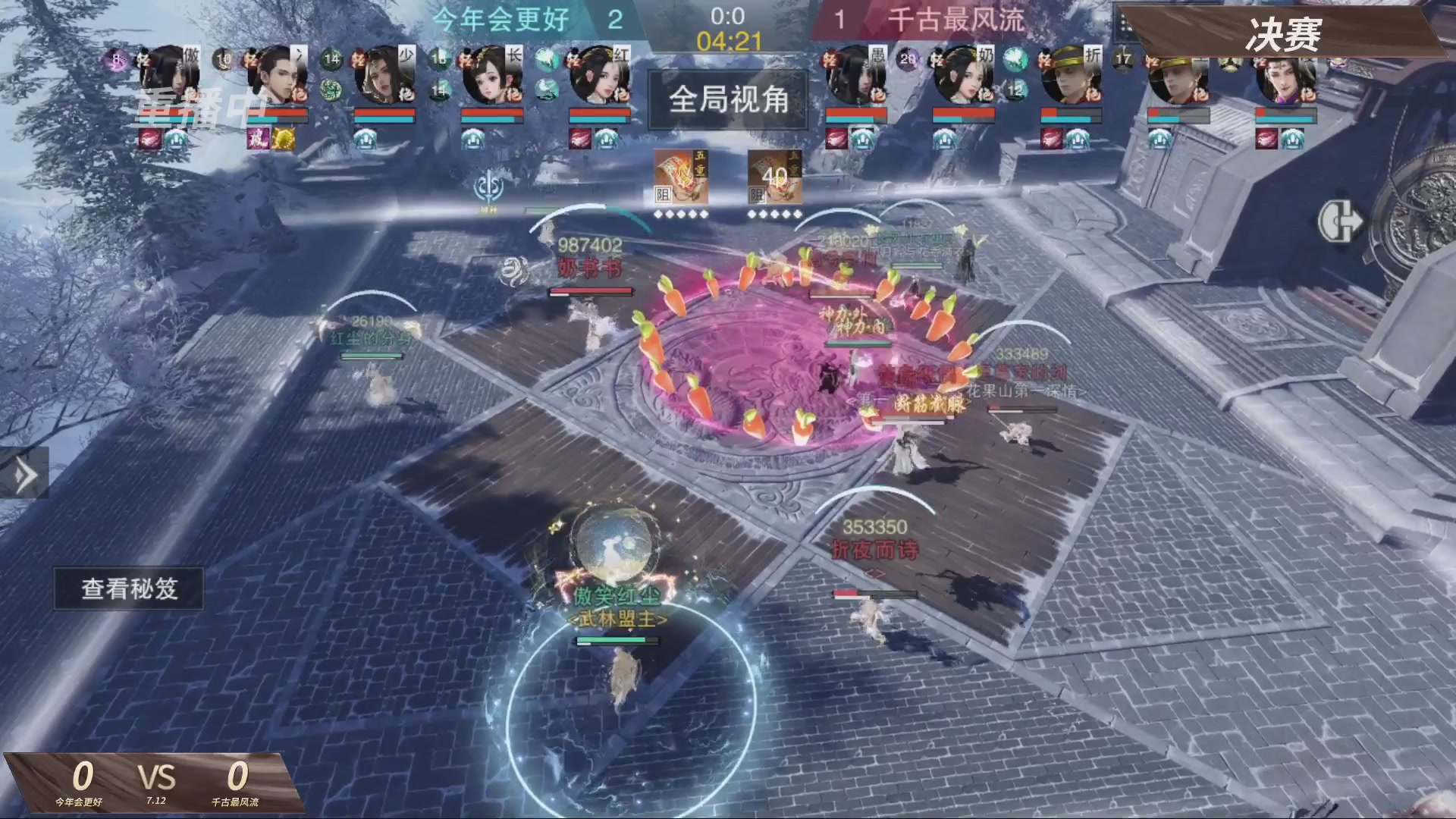Screen dimensions: 1456x819
Task: Open the golden coin buff icon near player two
Action: pos(283,140)
